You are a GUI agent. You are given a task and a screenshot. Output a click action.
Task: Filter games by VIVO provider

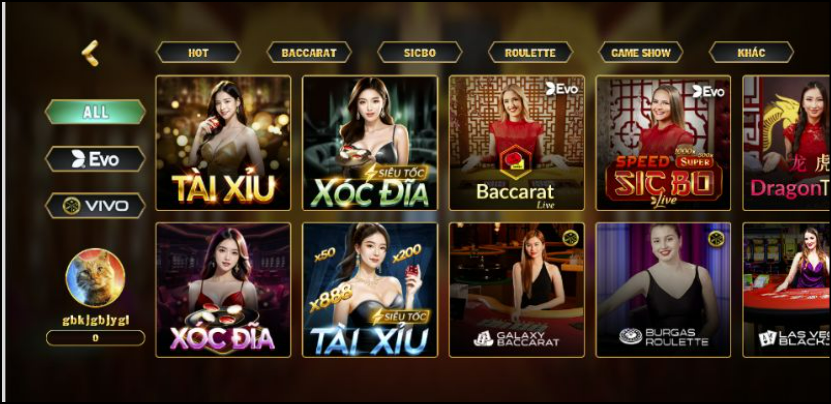click(x=96, y=206)
